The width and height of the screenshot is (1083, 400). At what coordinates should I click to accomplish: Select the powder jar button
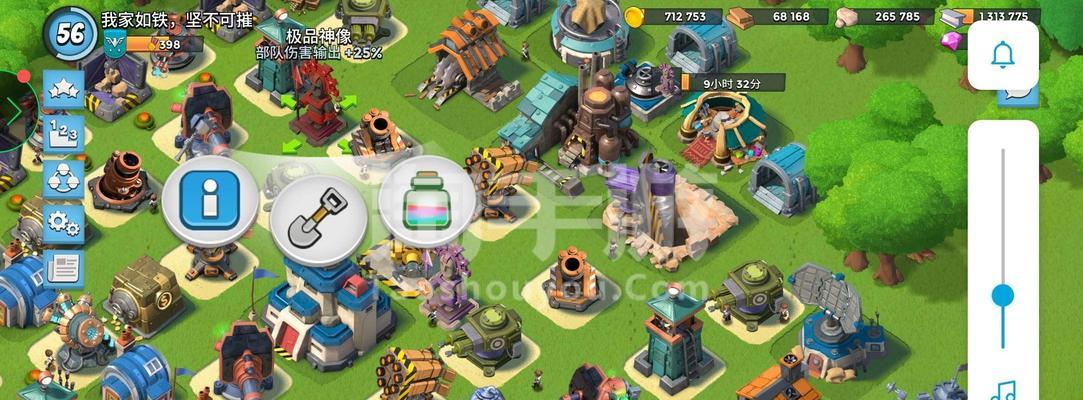[x=426, y=208]
